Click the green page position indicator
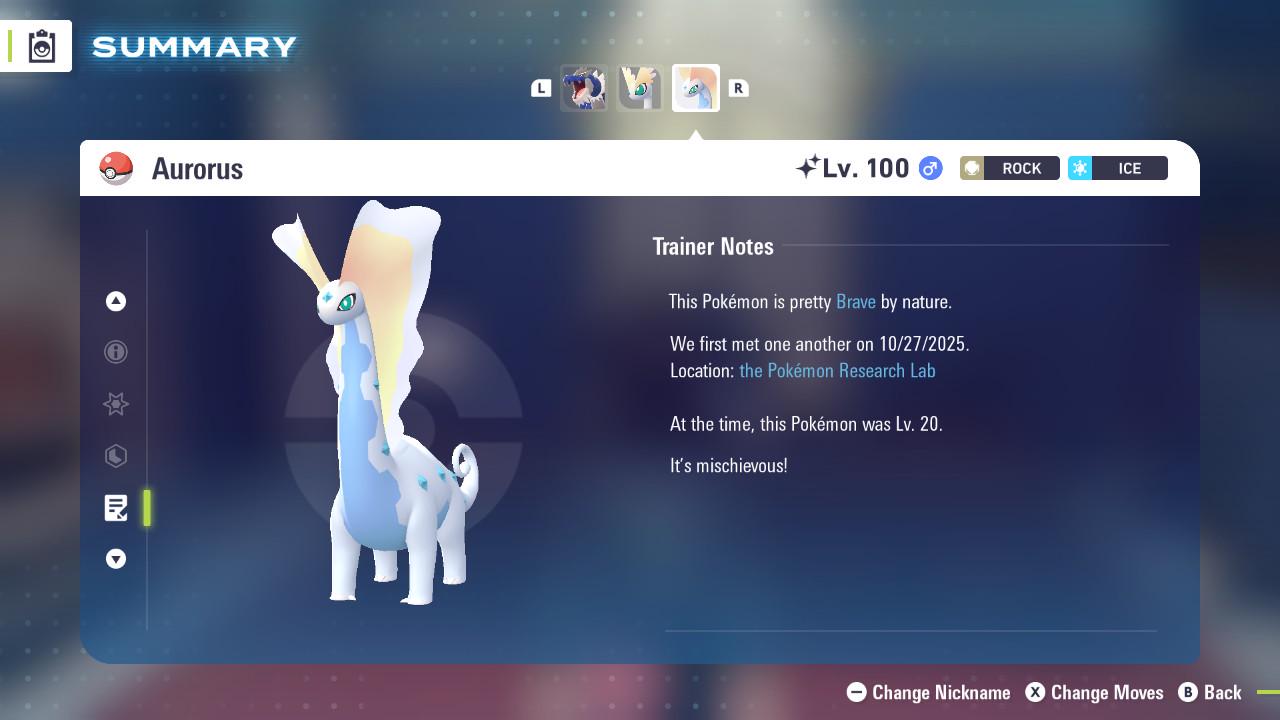 [x=147, y=507]
